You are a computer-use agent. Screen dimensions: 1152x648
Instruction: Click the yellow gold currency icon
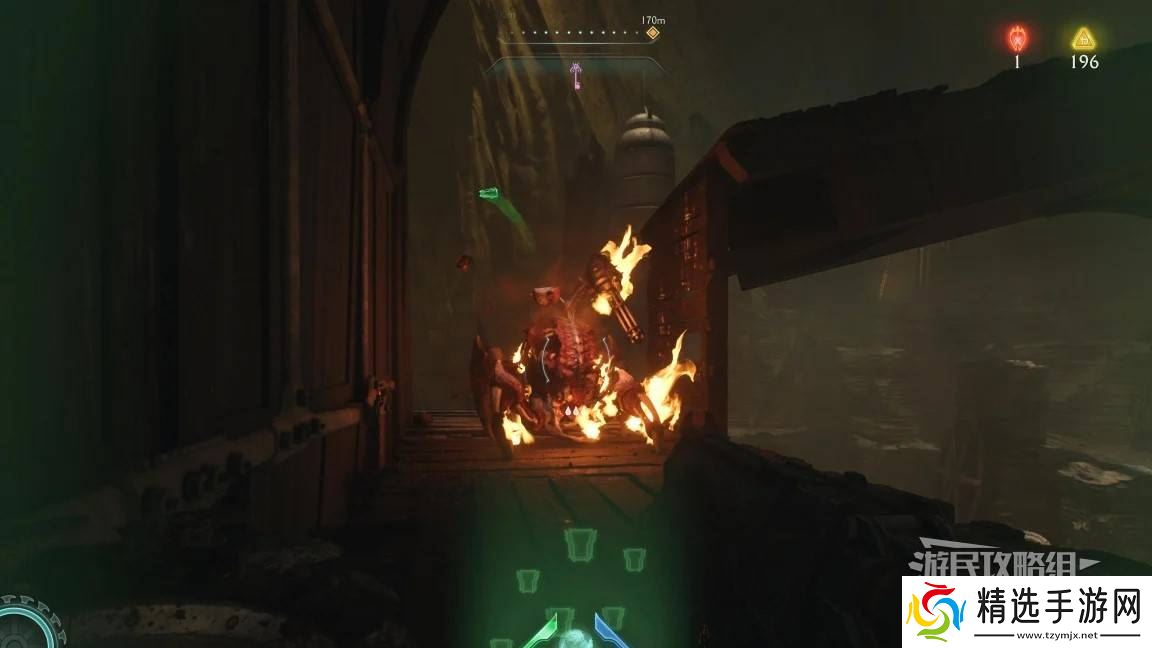coord(1083,39)
